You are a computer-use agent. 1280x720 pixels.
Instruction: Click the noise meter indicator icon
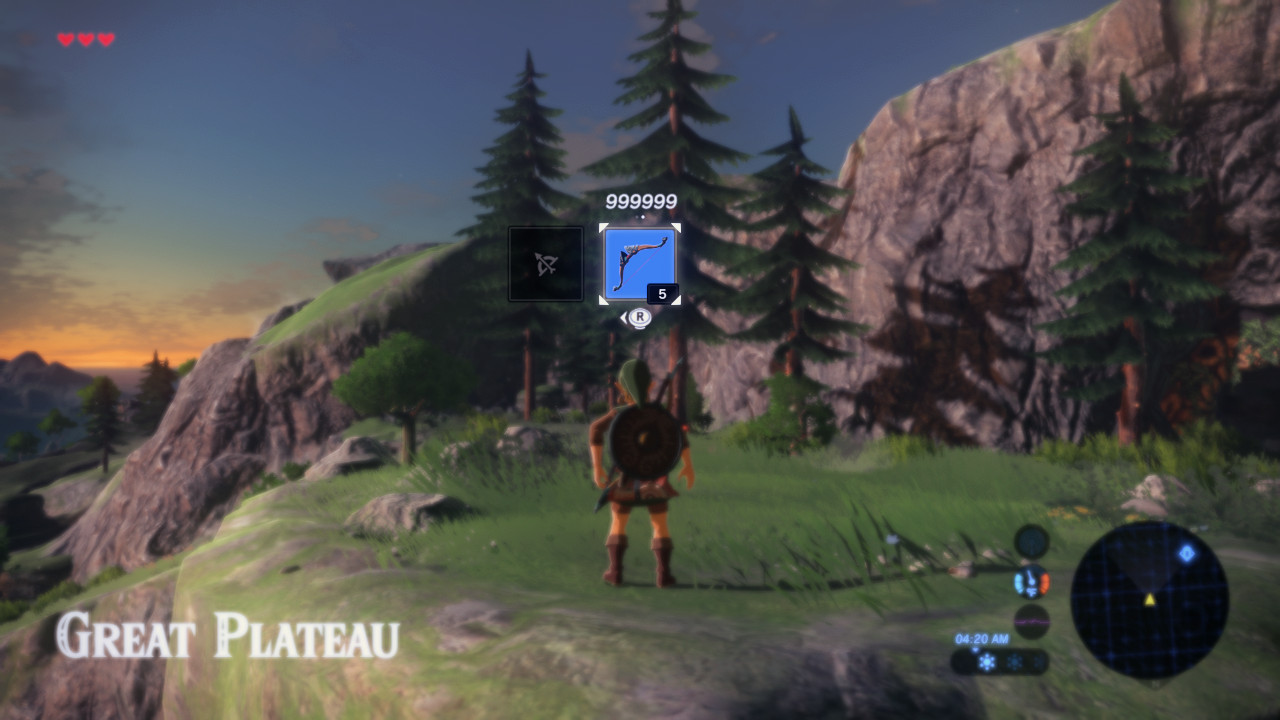coord(1032,620)
